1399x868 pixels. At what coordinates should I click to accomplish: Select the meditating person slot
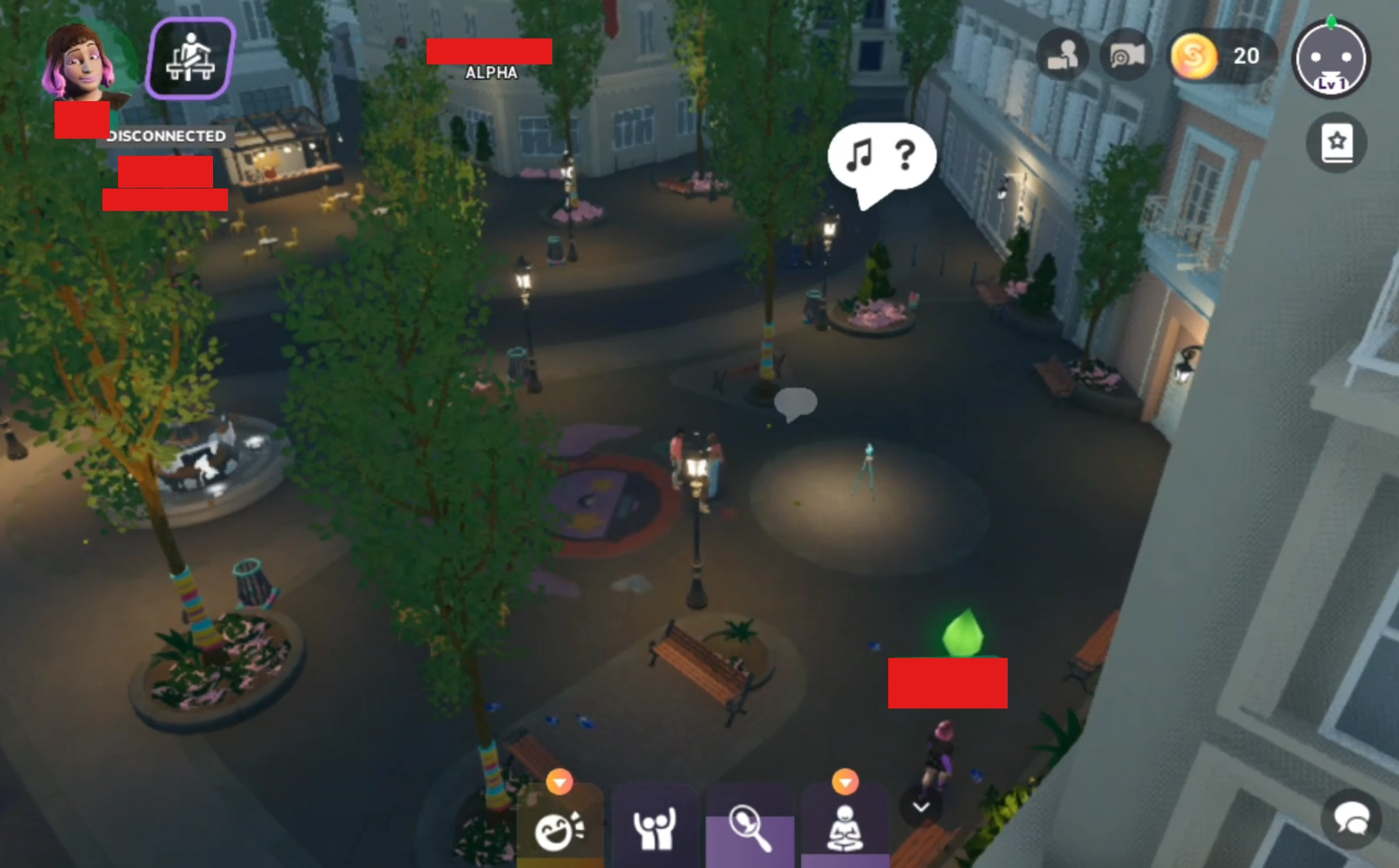point(845,829)
